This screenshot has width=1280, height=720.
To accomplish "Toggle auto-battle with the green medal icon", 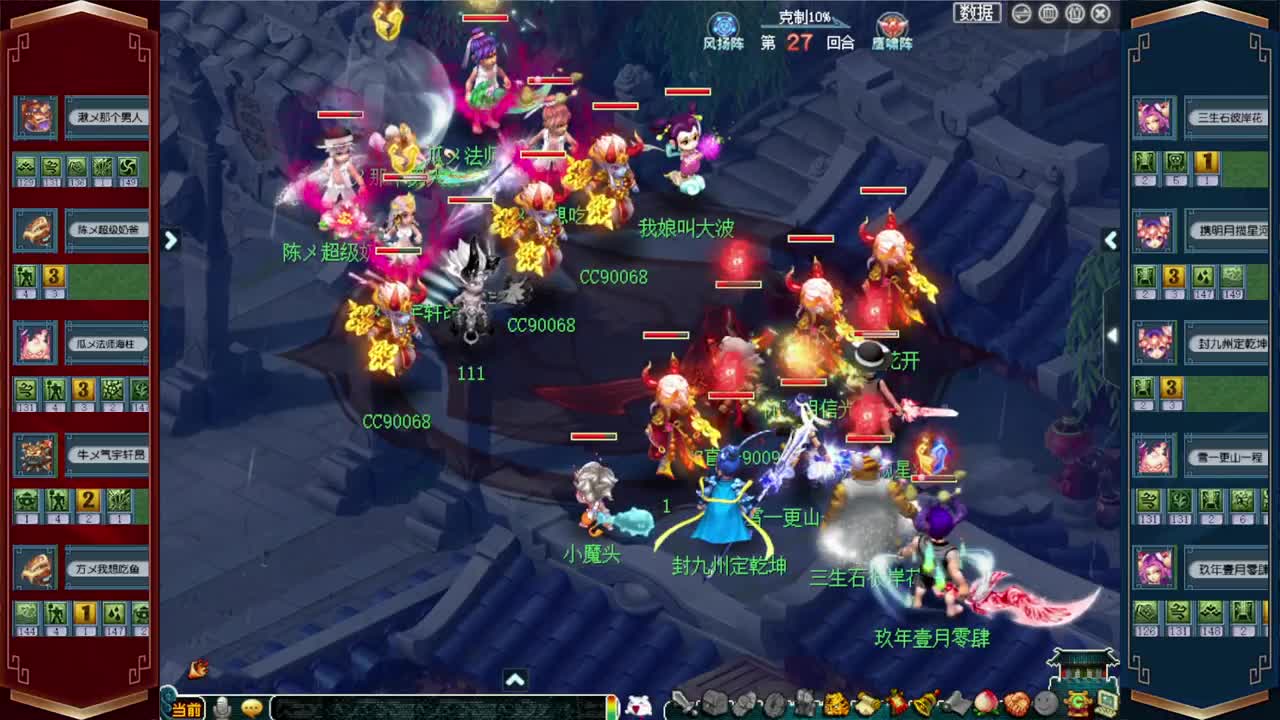I will pos(1078,703).
